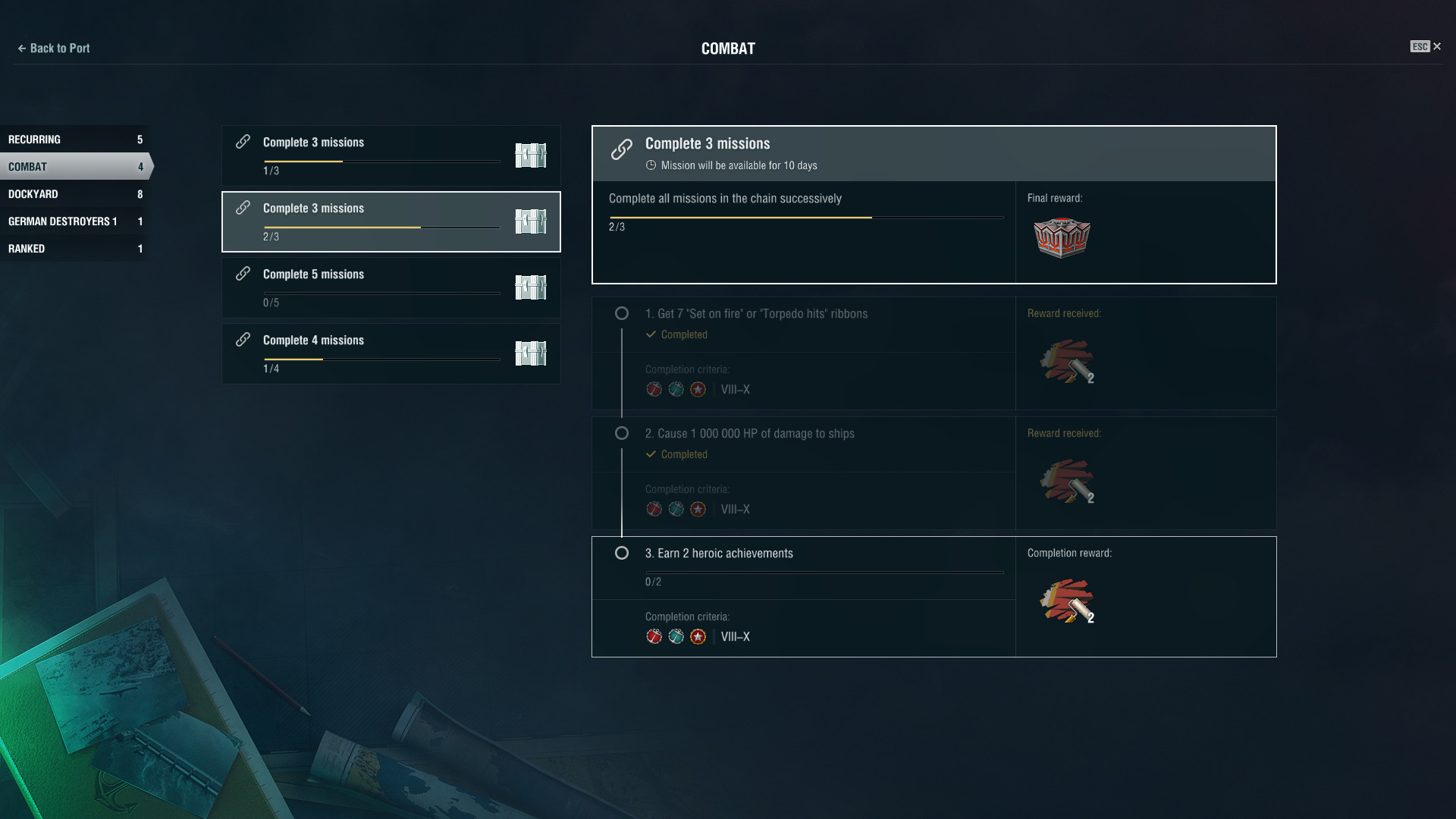Inspect the heroic achievements completion reward
The height and width of the screenshot is (819, 1456).
[1066, 601]
